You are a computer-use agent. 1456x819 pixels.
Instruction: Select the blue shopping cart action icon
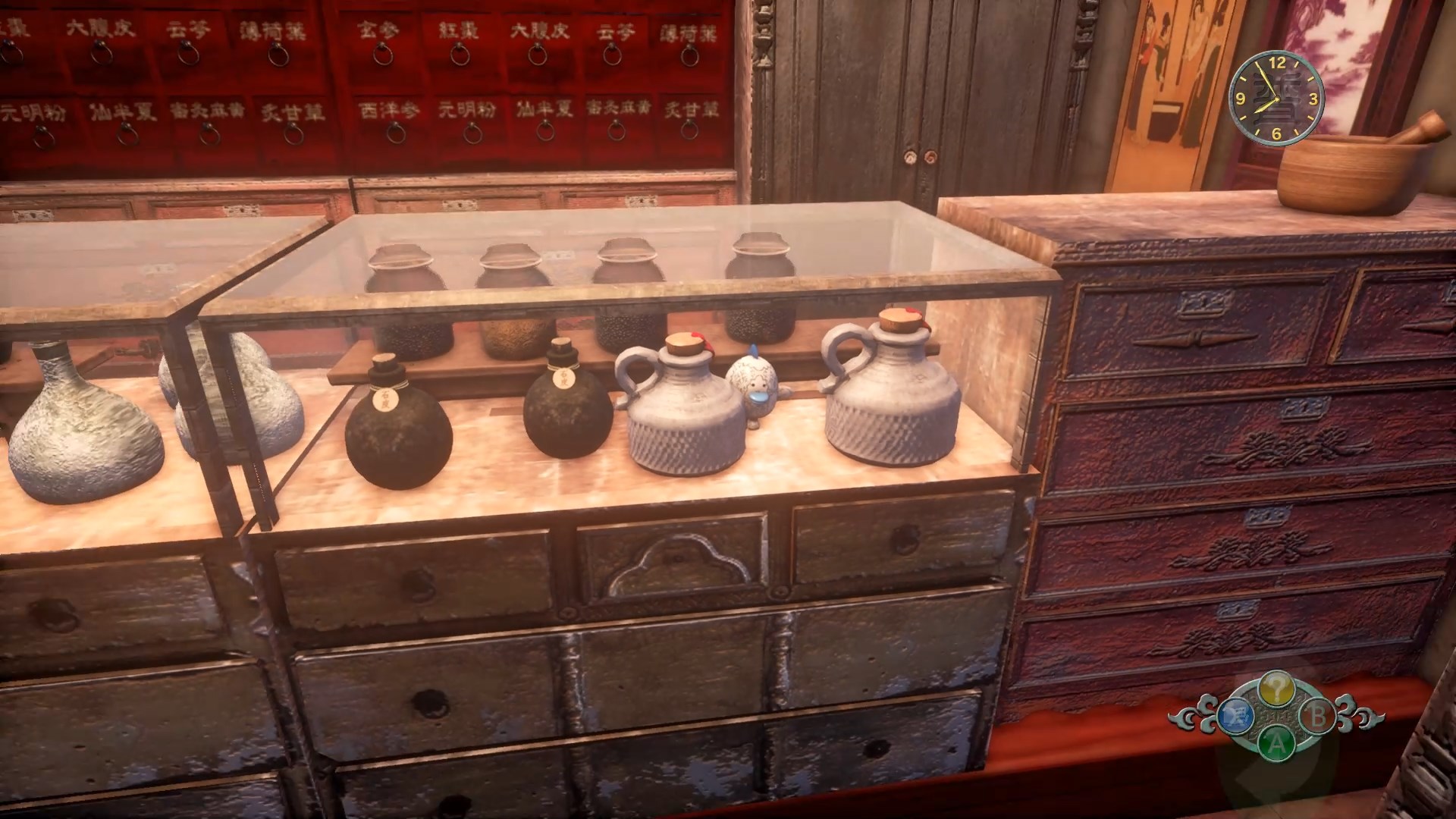click(1235, 714)
